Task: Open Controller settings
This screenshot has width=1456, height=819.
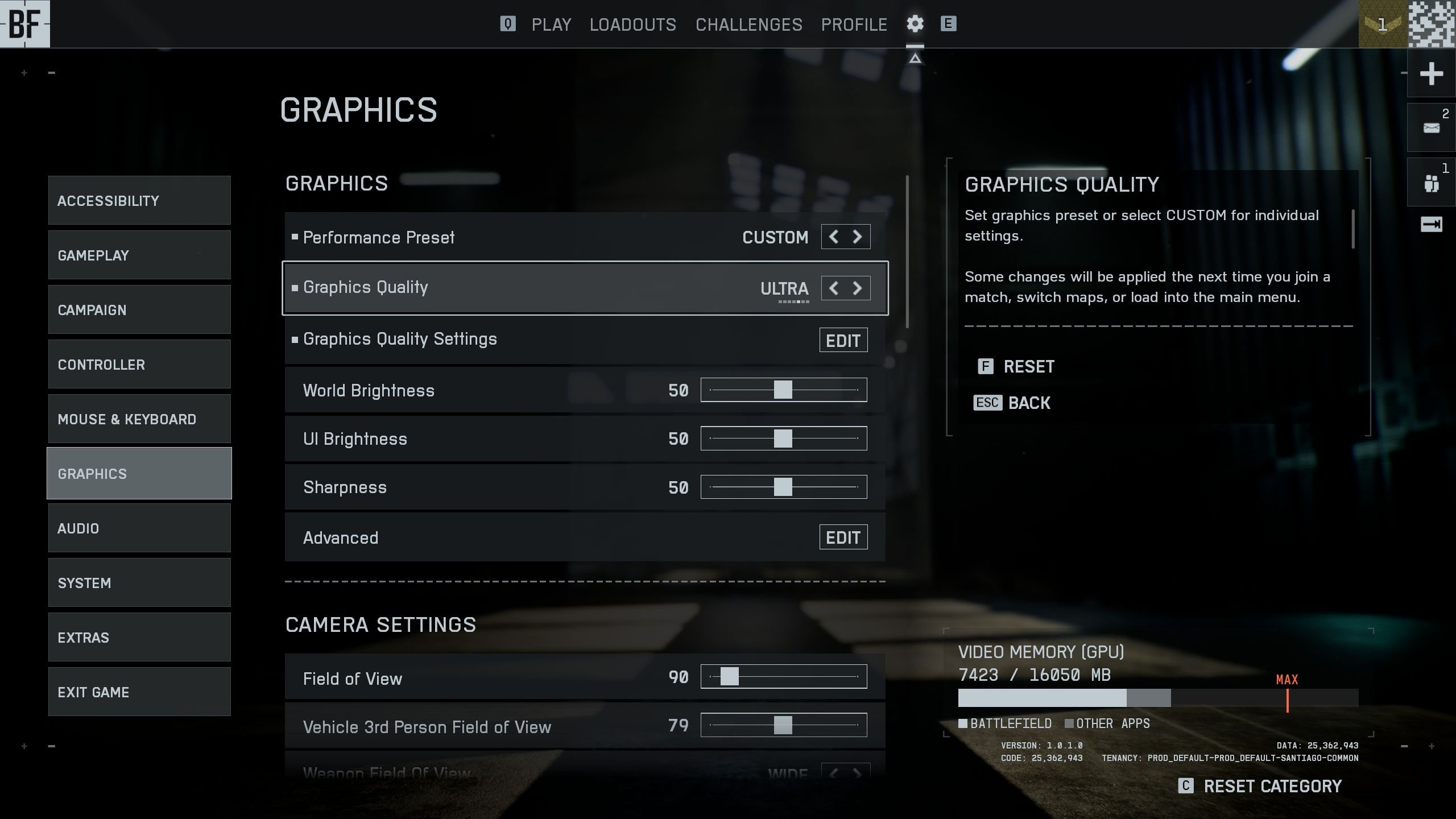Action: pyautogui.click(x=139, y=365)
